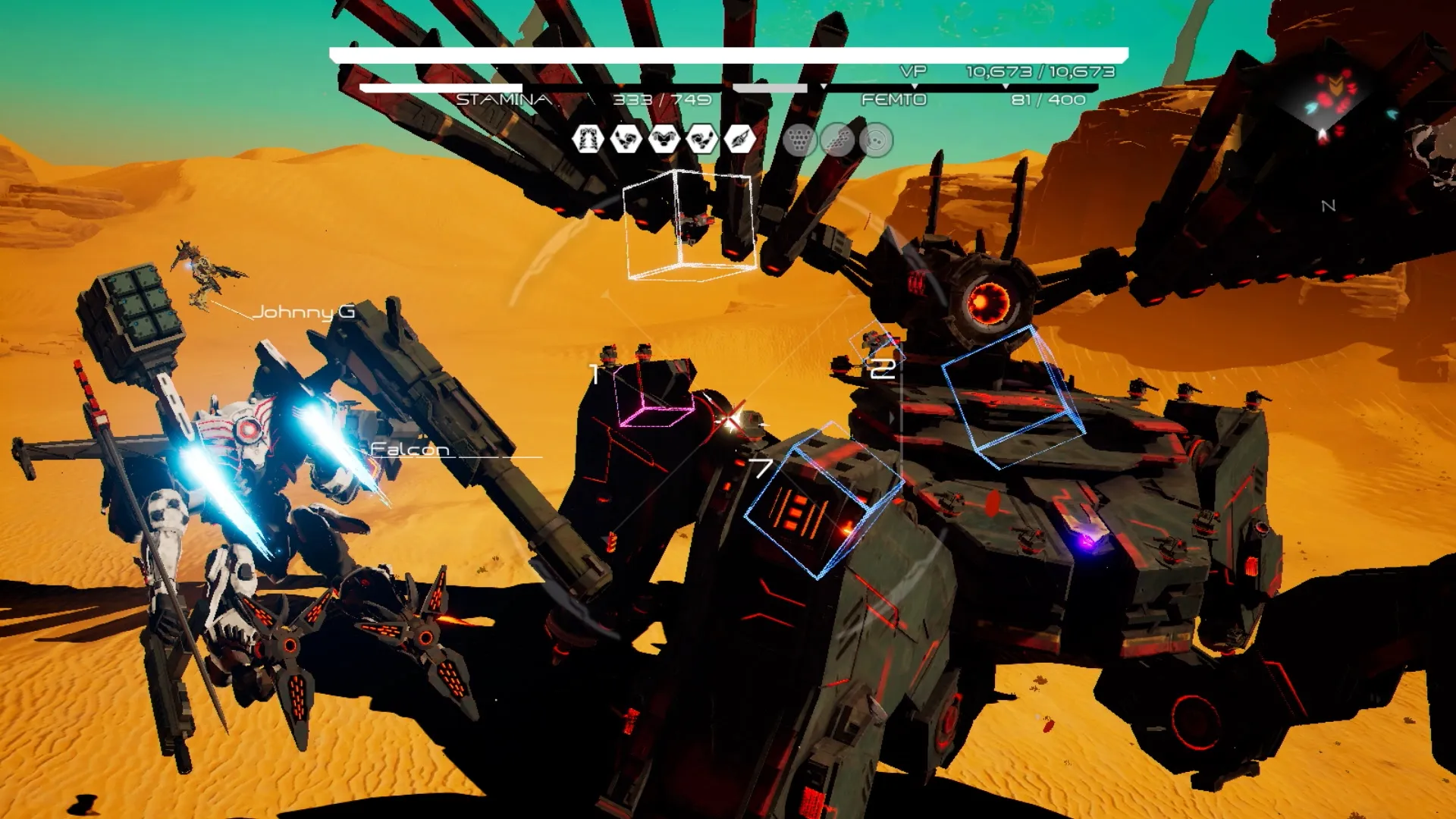This screenshot has width=1456, height=819.
Task: Select the blade weapon hexagon icon
Action: coord(740,140)
